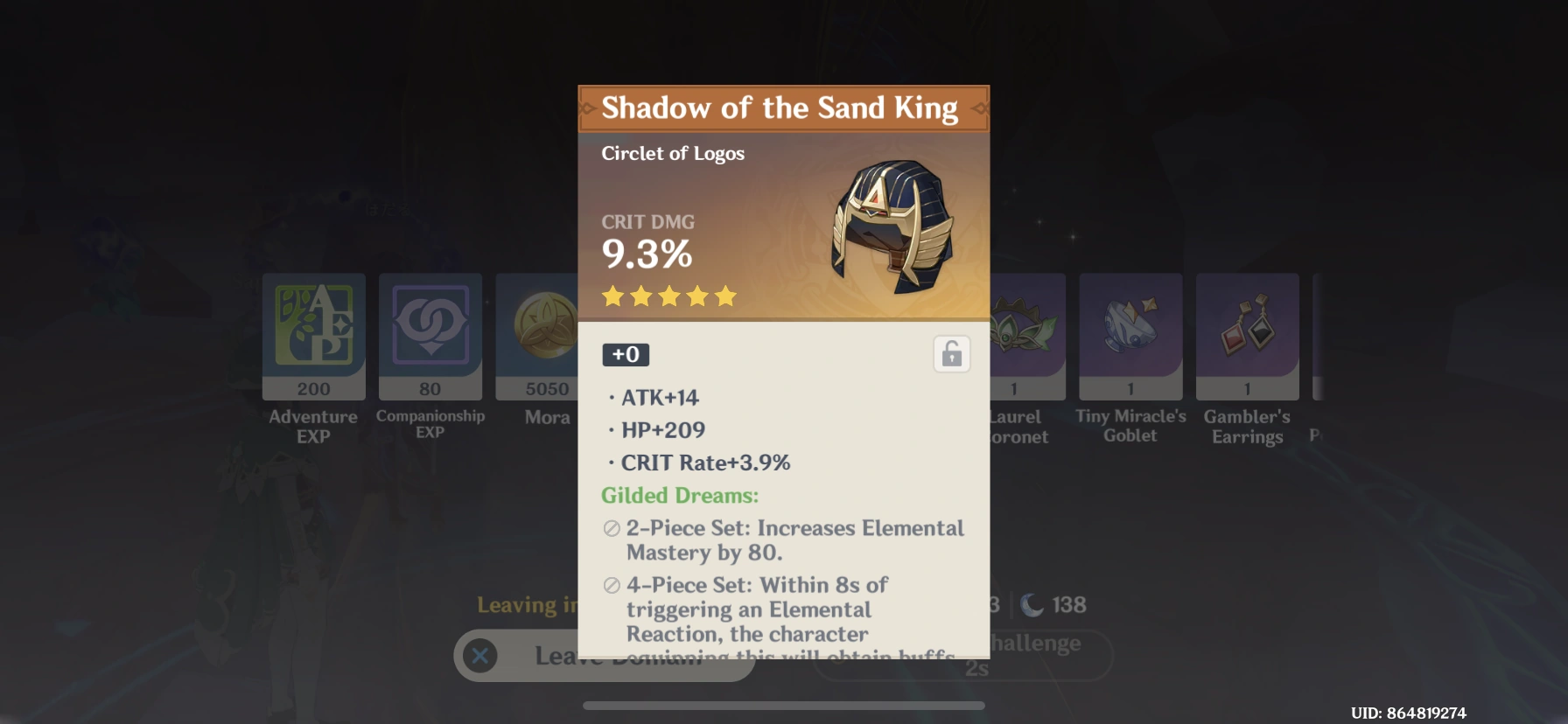Screen dimensions: 1568x724
Task: Select the Shadow of the Sand King title bar
Action: [x=783, y=108]
